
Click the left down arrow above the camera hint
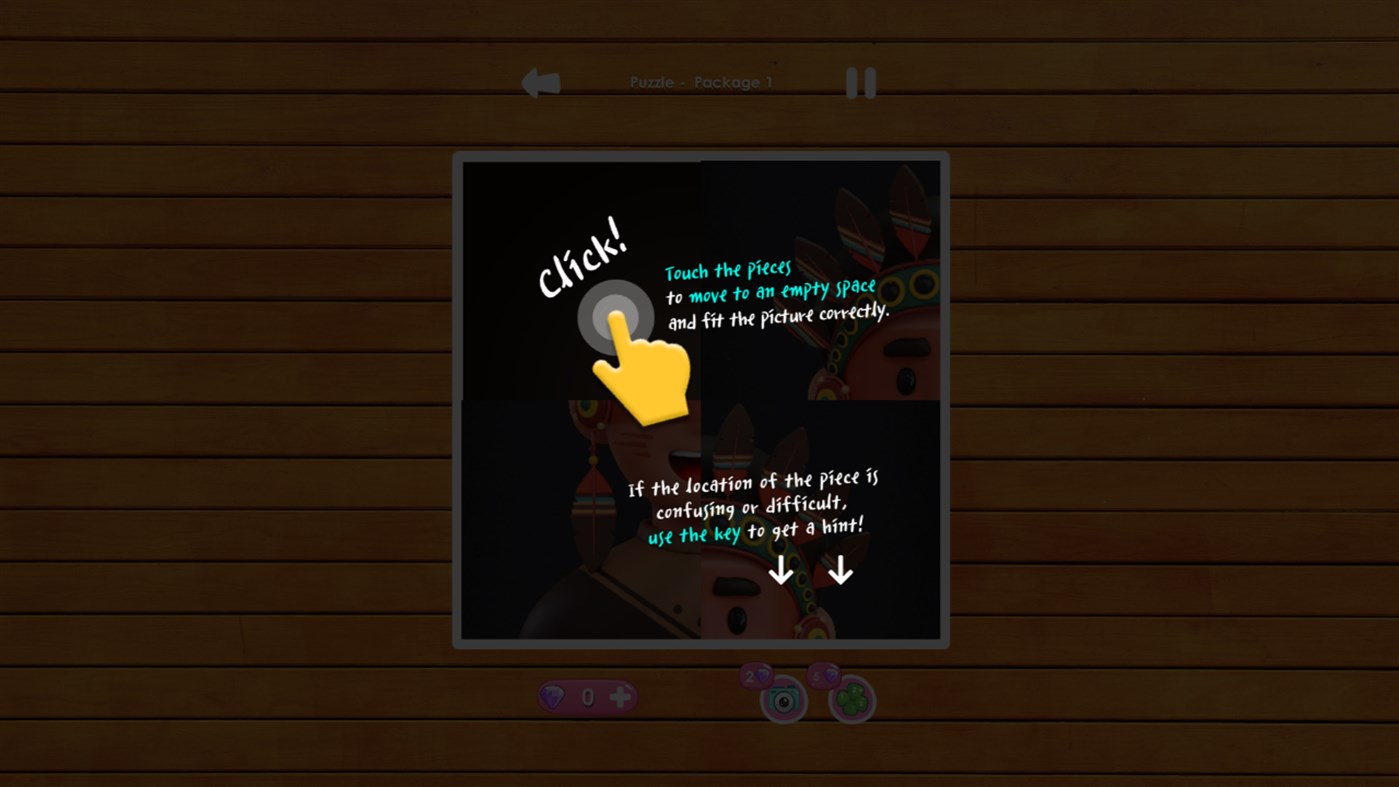tap(779, 571)
